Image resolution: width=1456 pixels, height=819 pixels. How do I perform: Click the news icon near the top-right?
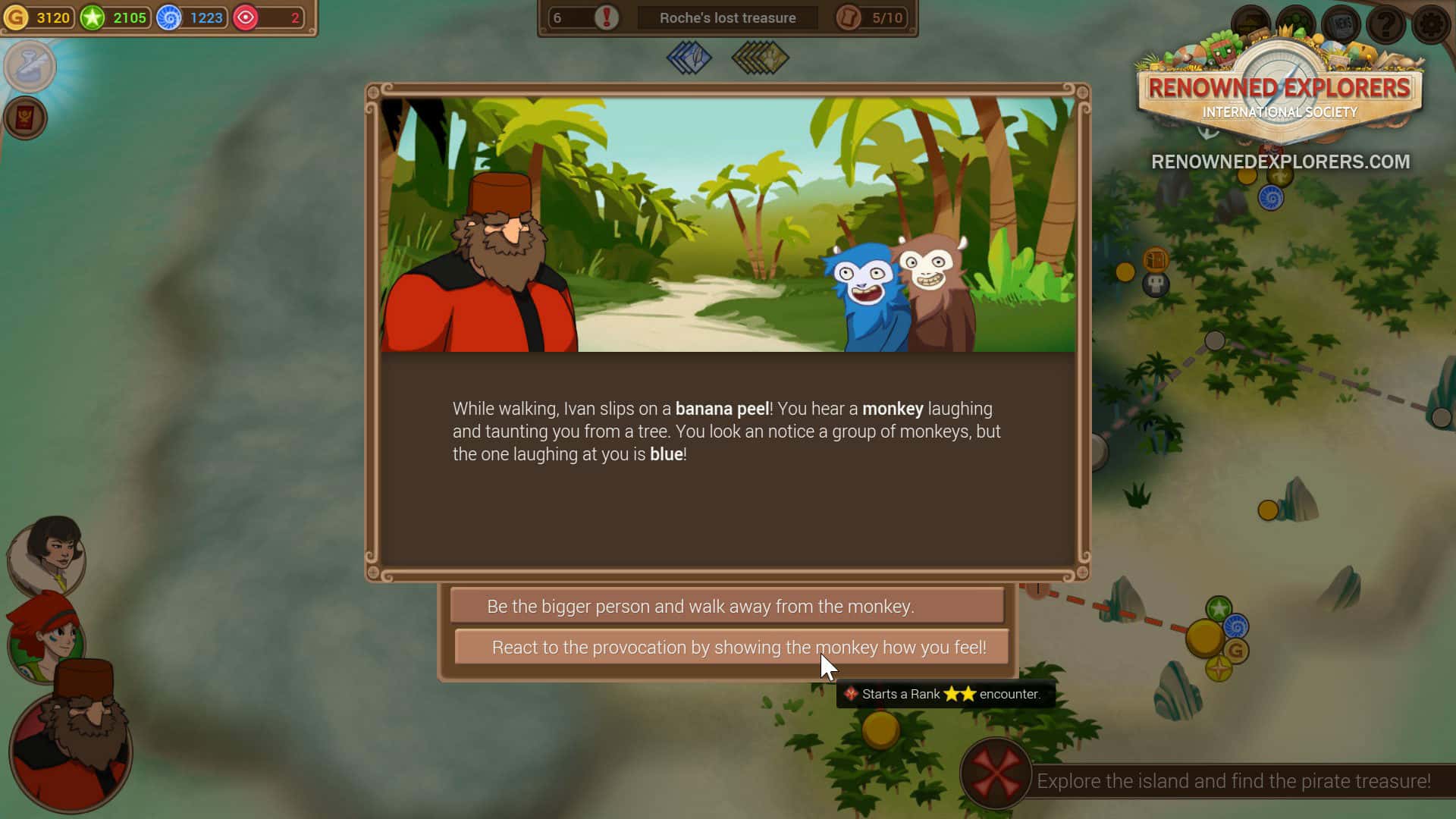[x=1341, y=24]
